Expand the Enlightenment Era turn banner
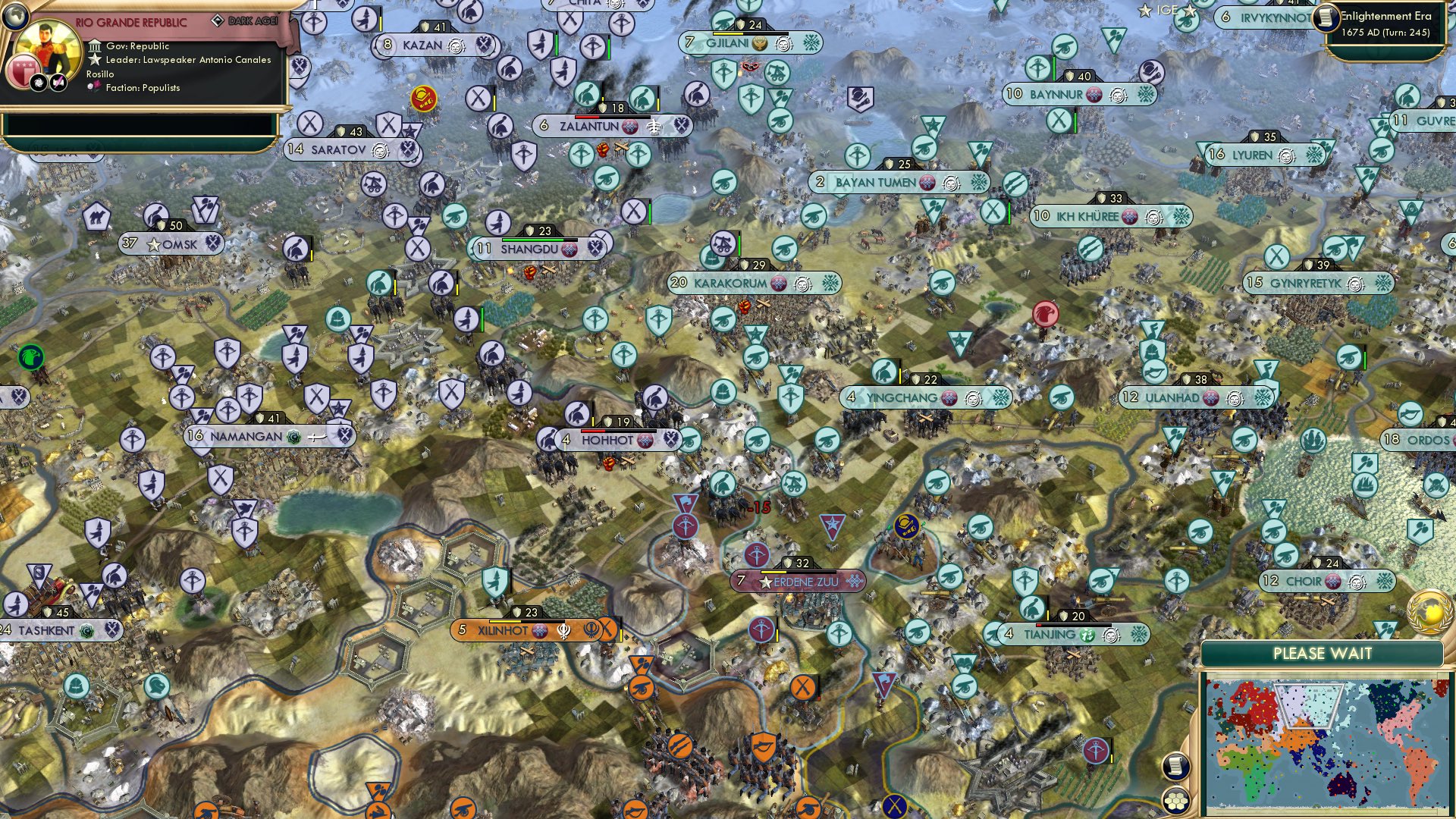 (x=1388, y=23)
